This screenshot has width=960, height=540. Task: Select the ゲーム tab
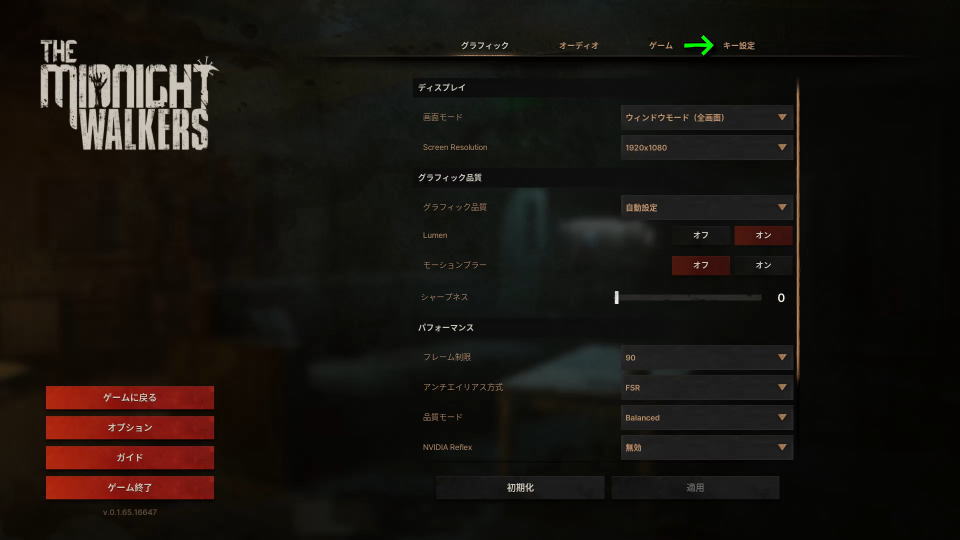[661, 46]
